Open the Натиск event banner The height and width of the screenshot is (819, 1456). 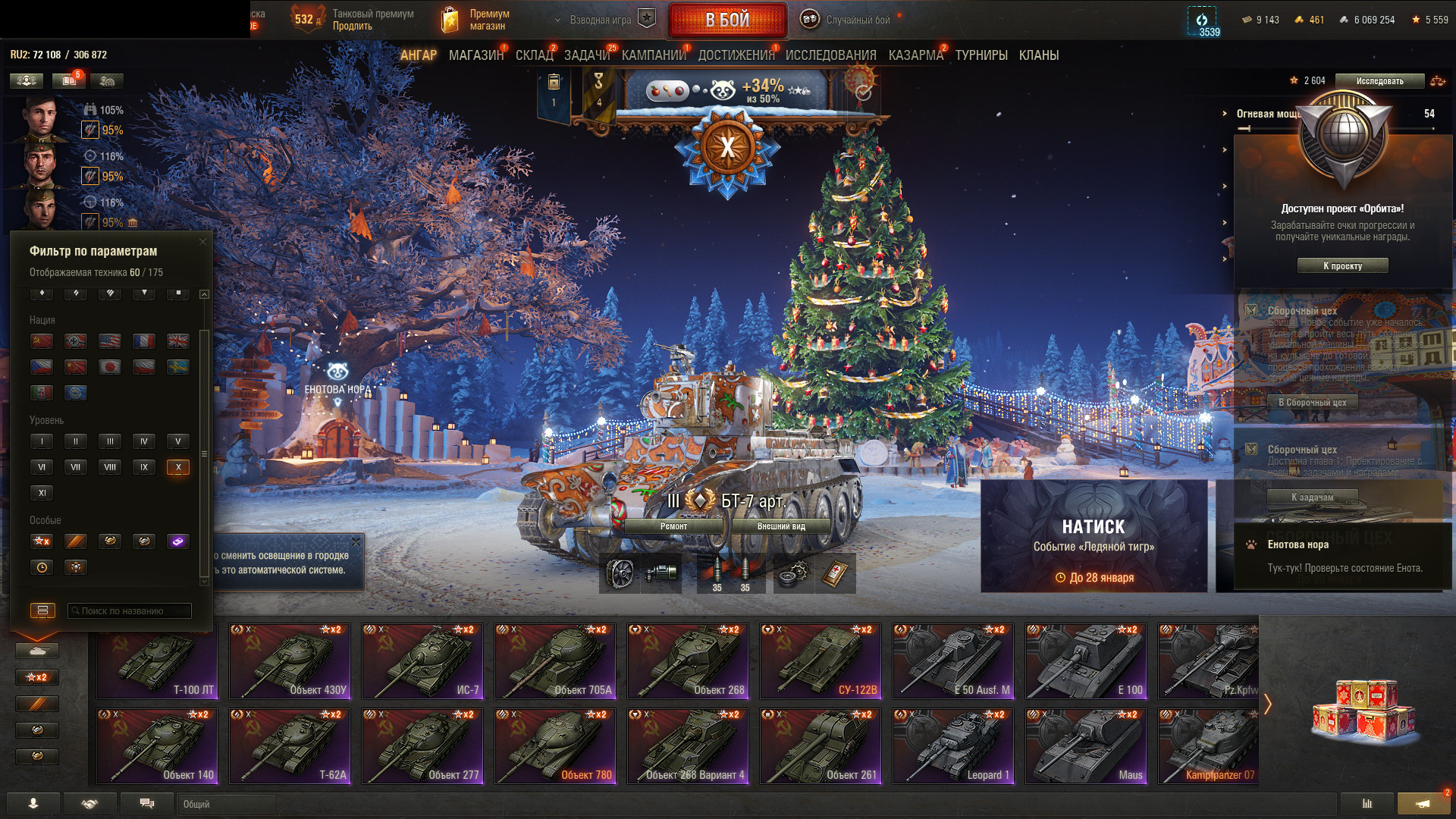1094,535
